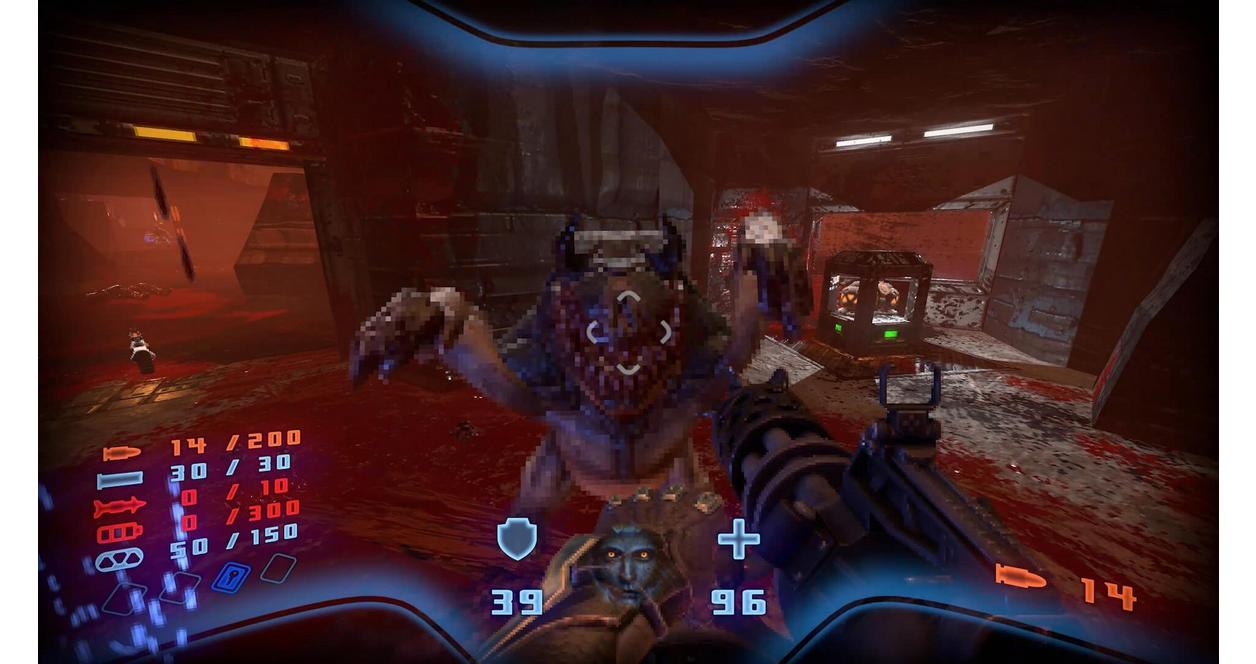This screenshot has height=664, width=1256.
Task: Choose the red rocket ammo icon
Action: click(119, 507)
